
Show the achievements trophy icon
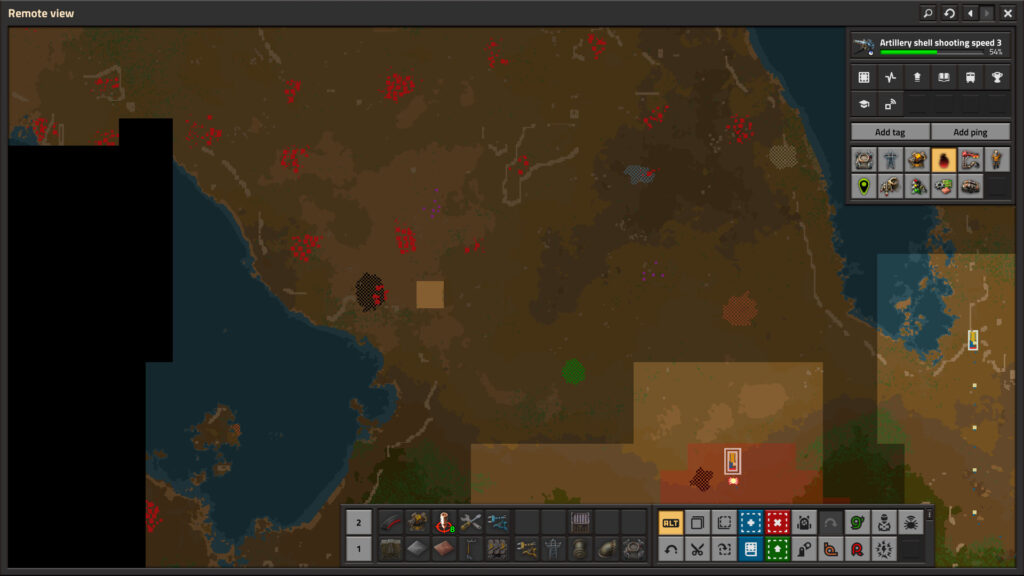997,77
